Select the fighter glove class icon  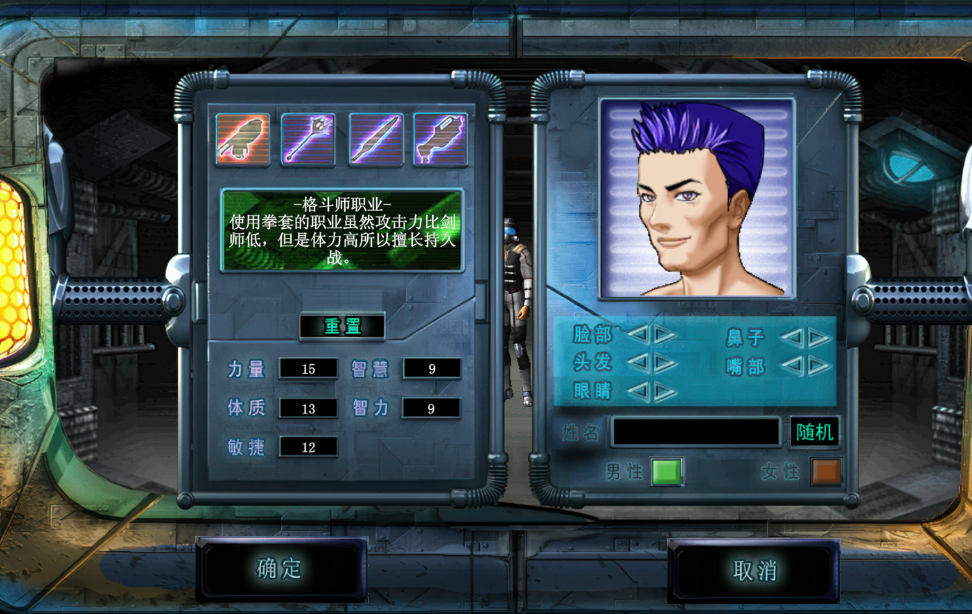coord(243,139)
